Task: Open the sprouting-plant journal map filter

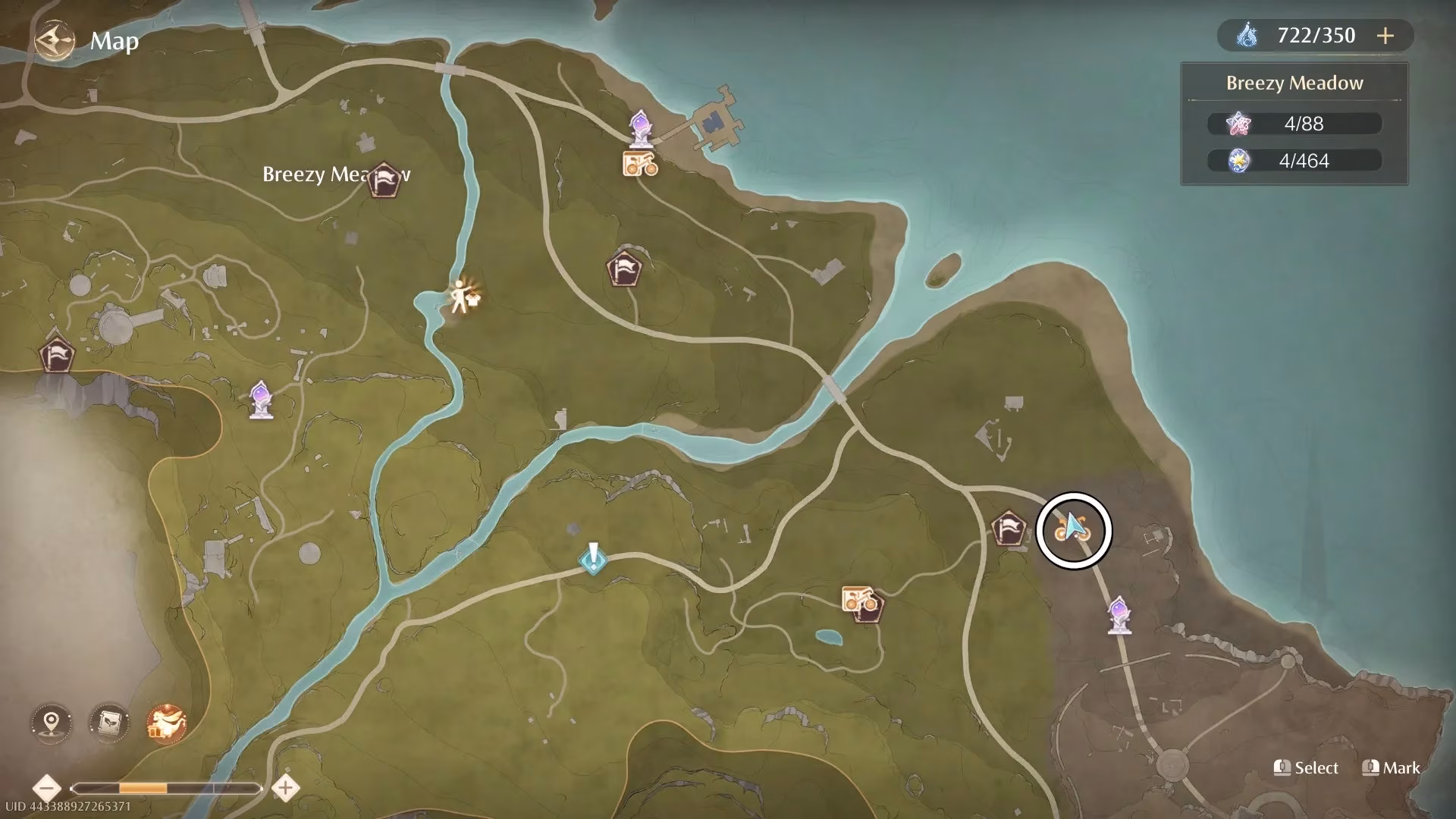Action: pos(108,723)
